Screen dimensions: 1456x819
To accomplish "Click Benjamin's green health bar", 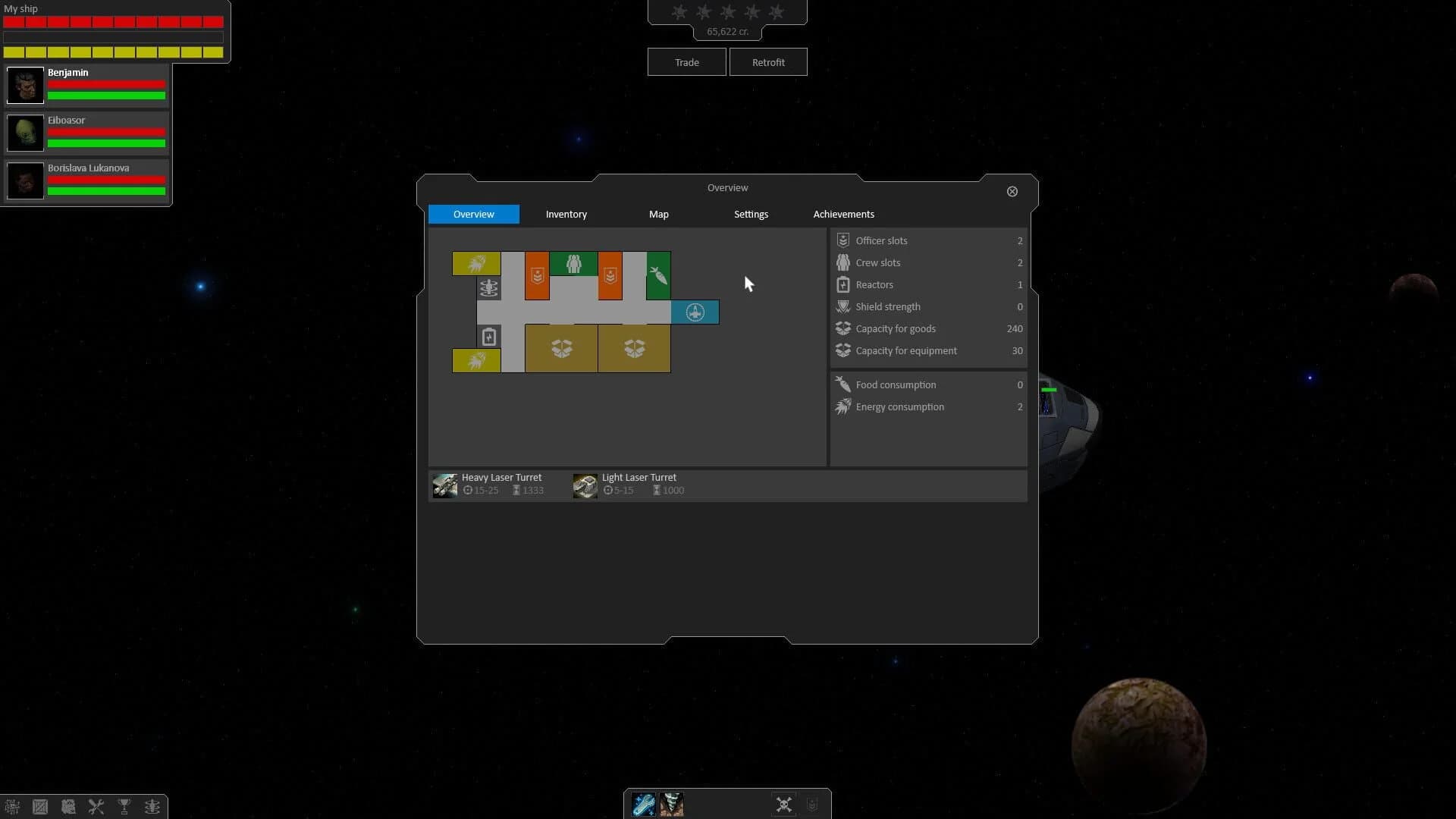I will pyautogui.click(x=105, y=96).
